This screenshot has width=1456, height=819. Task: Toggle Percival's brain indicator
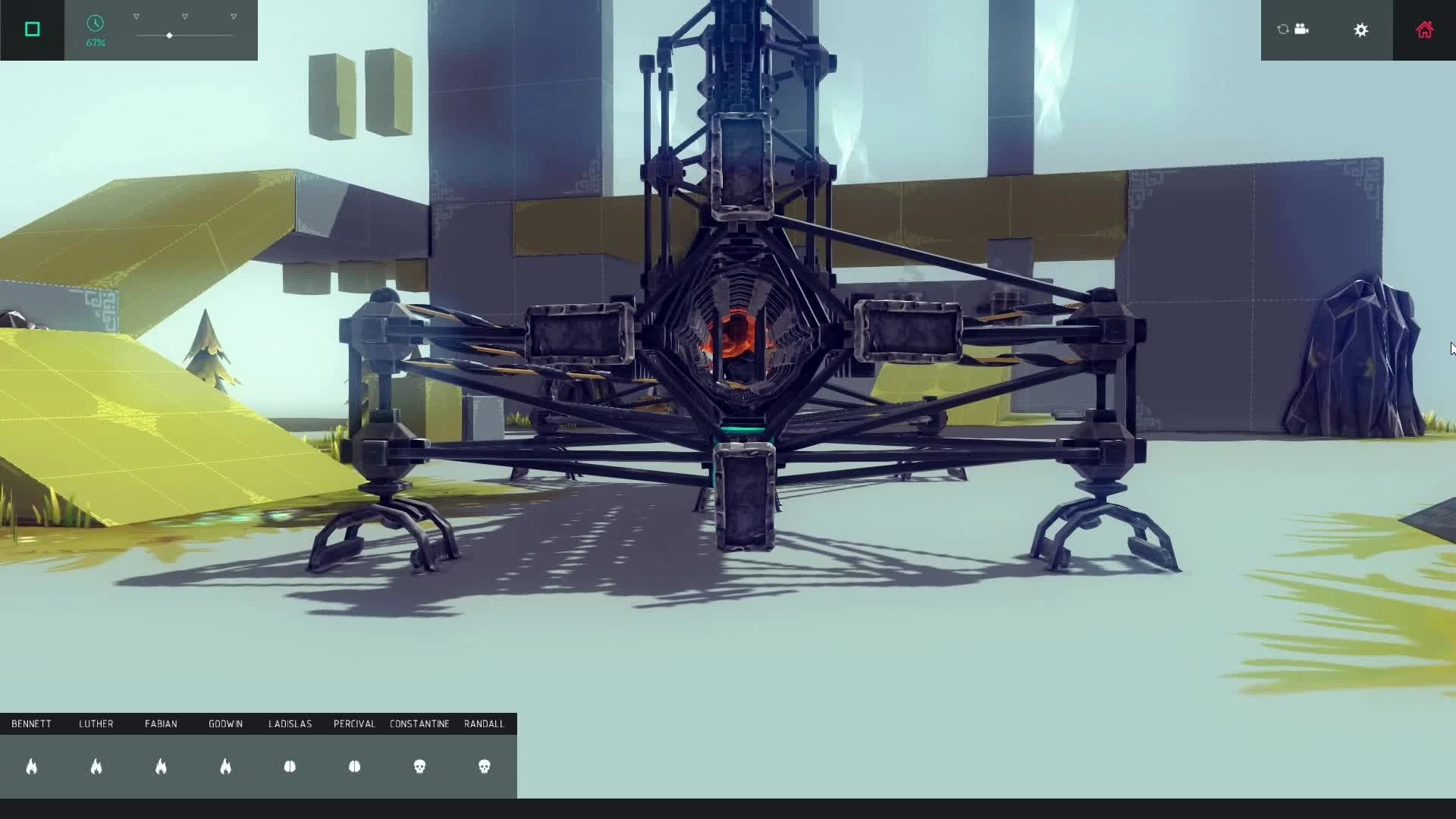[x=354, y=767]
